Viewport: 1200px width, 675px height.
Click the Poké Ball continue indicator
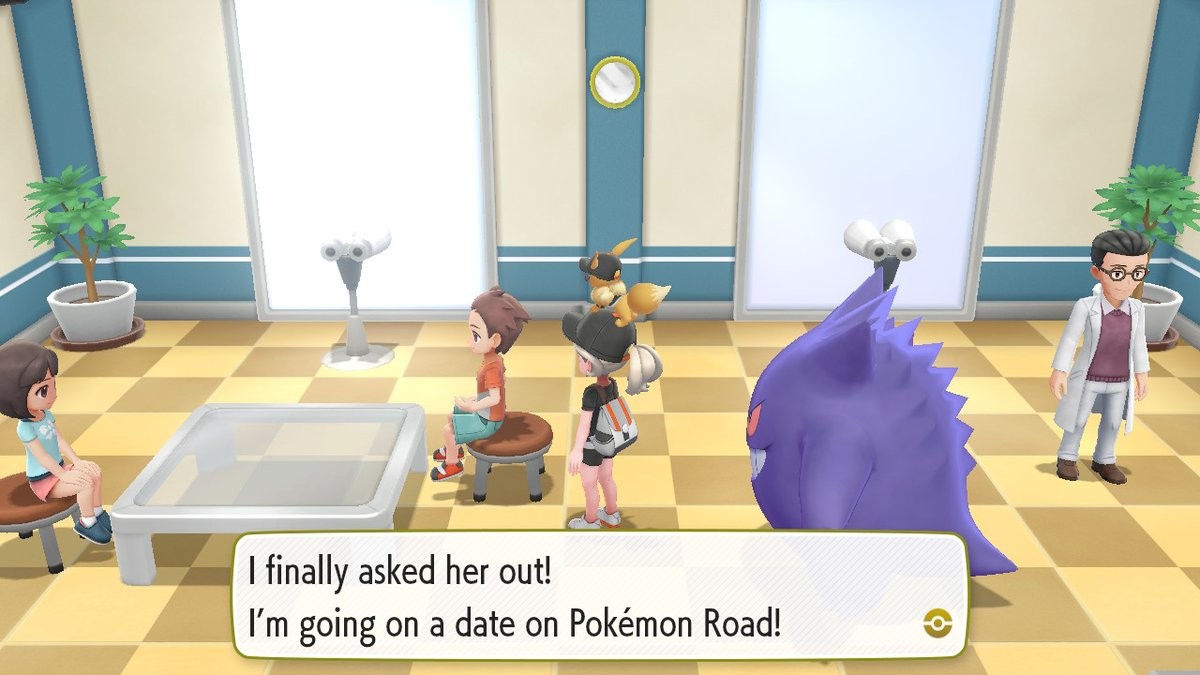pos(937,624)
